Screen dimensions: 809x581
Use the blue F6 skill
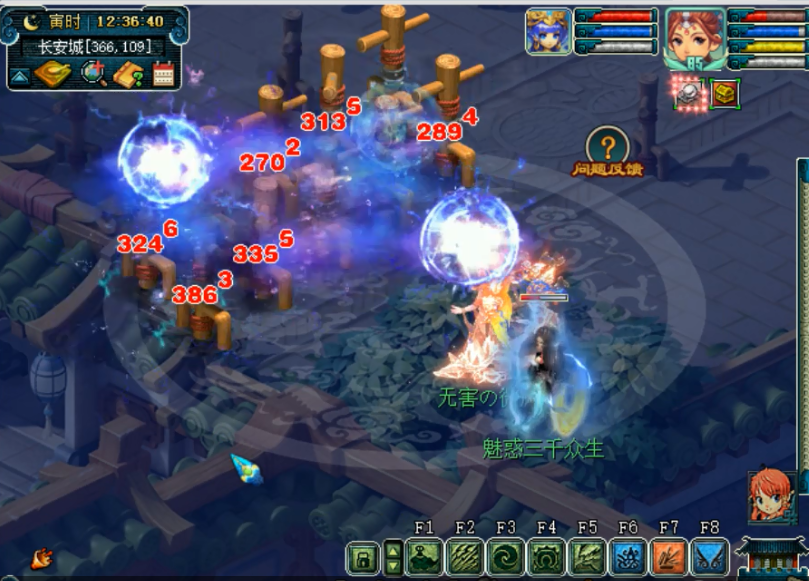627,557
